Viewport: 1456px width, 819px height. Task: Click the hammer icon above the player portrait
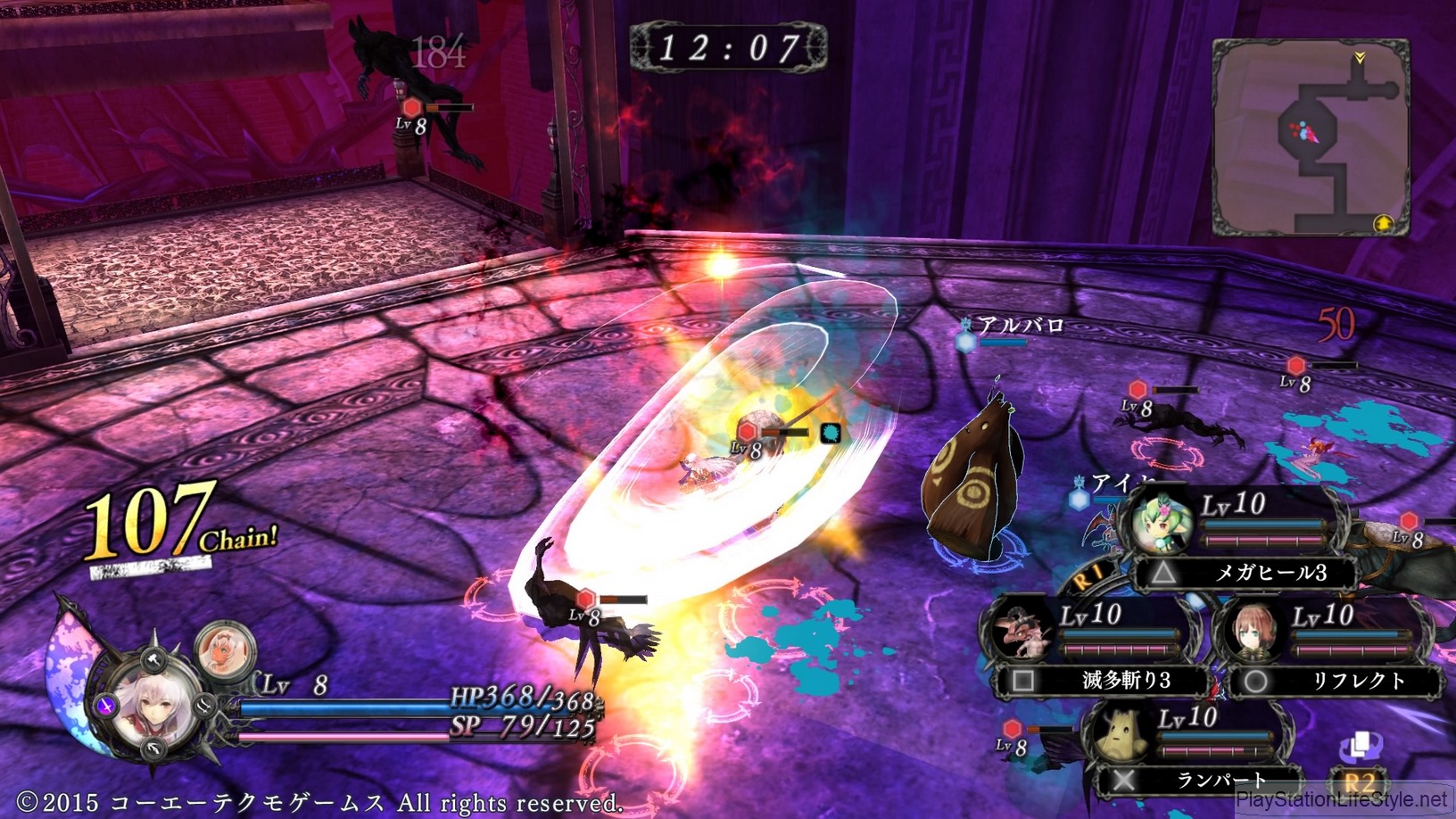coord(154,660)
